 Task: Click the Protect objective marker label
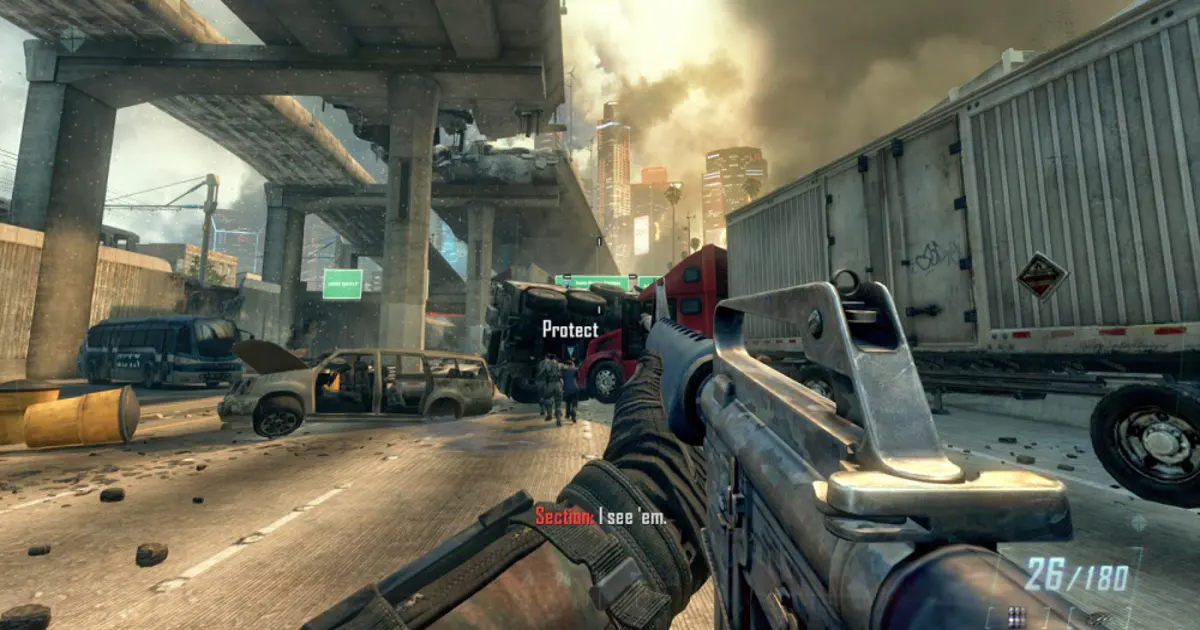point(570,329)
